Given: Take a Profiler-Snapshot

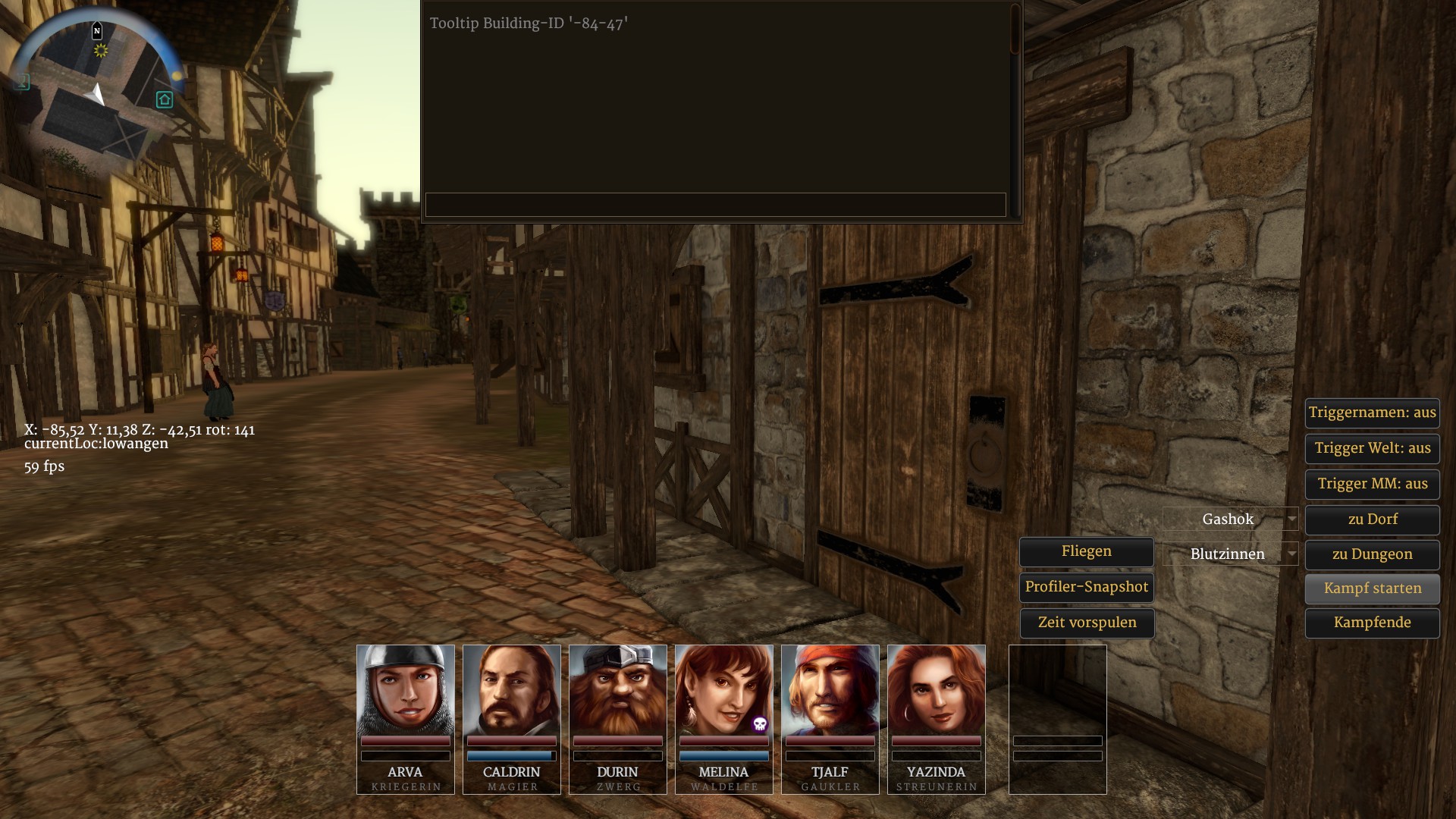Looking at the screenshot, I should [x=1086, y=587].
